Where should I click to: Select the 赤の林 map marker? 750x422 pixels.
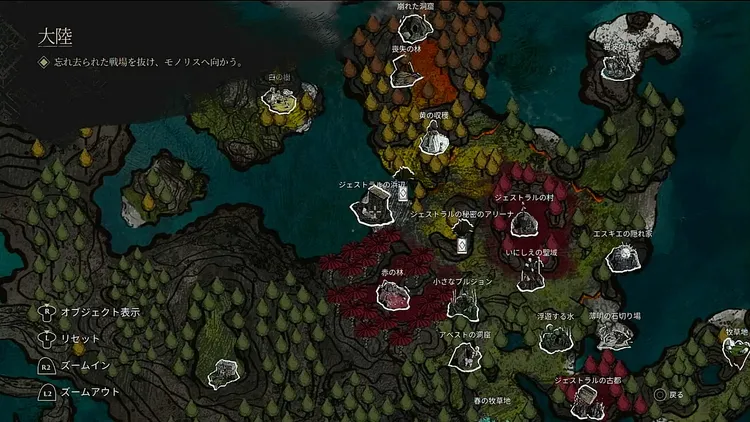(391, 294)
